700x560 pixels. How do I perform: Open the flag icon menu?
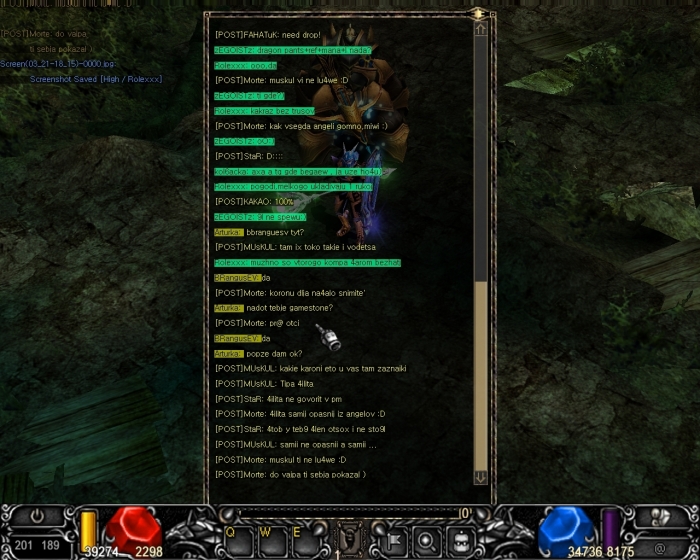392,540
